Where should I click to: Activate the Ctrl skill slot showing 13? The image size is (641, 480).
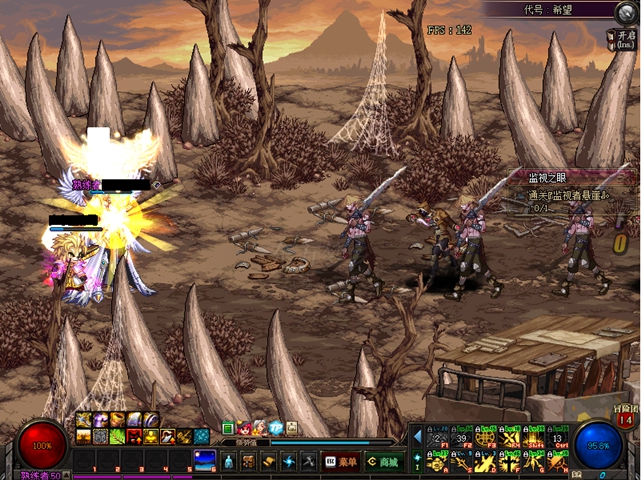[x=557, y=437]
